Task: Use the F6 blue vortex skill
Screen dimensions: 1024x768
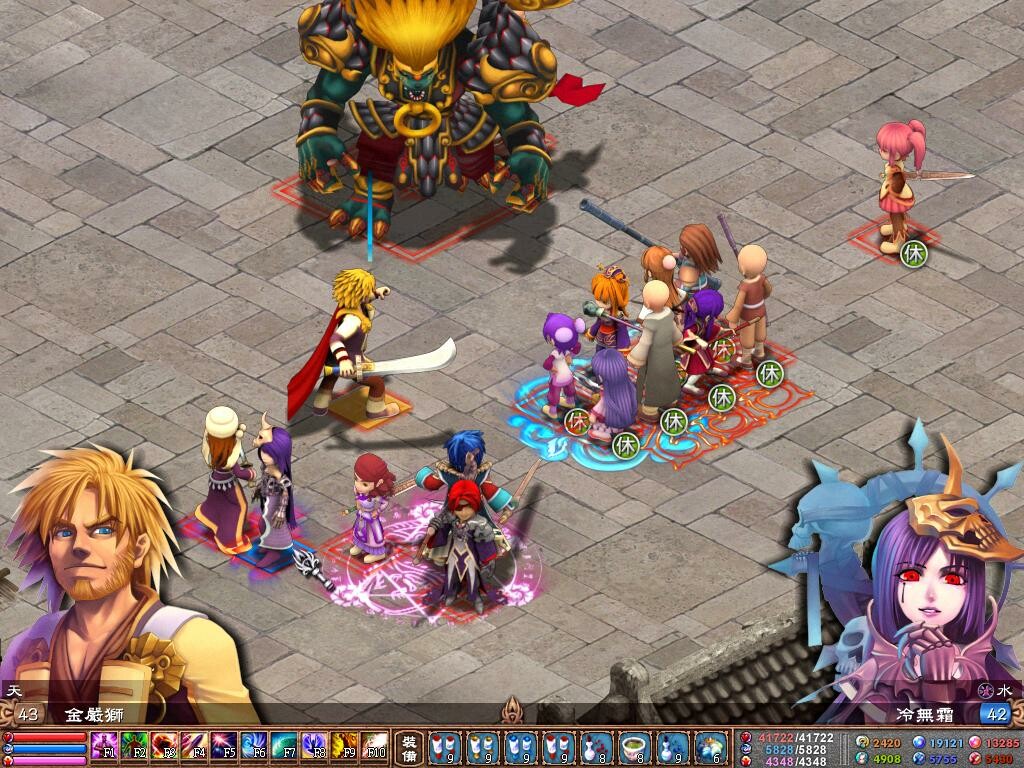Action: tap(254, 745)
